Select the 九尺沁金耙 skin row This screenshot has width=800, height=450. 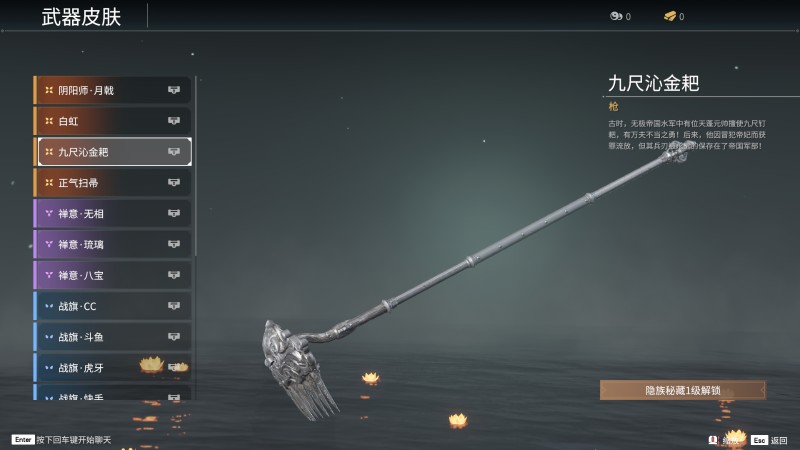[x=112, y=152]
